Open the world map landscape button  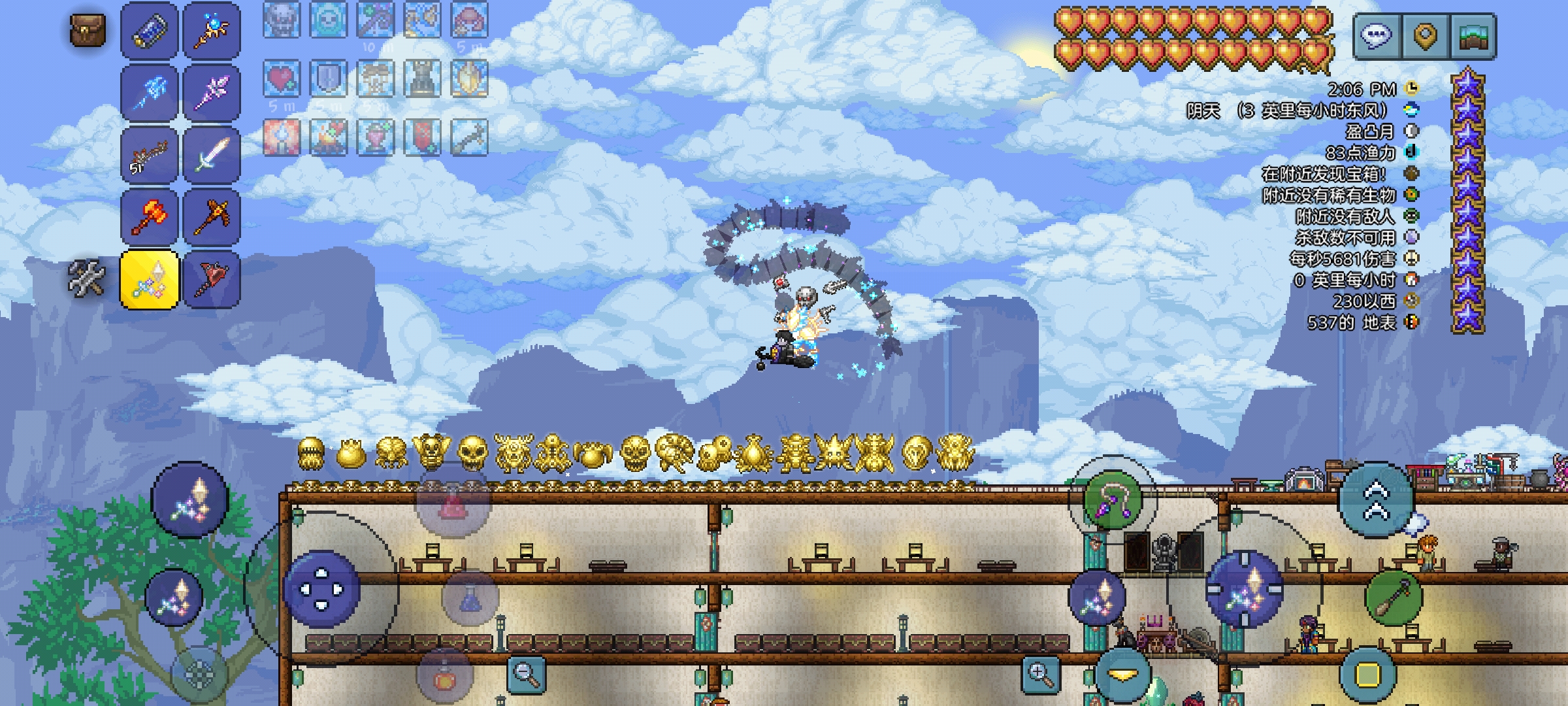pos(1473,35)
